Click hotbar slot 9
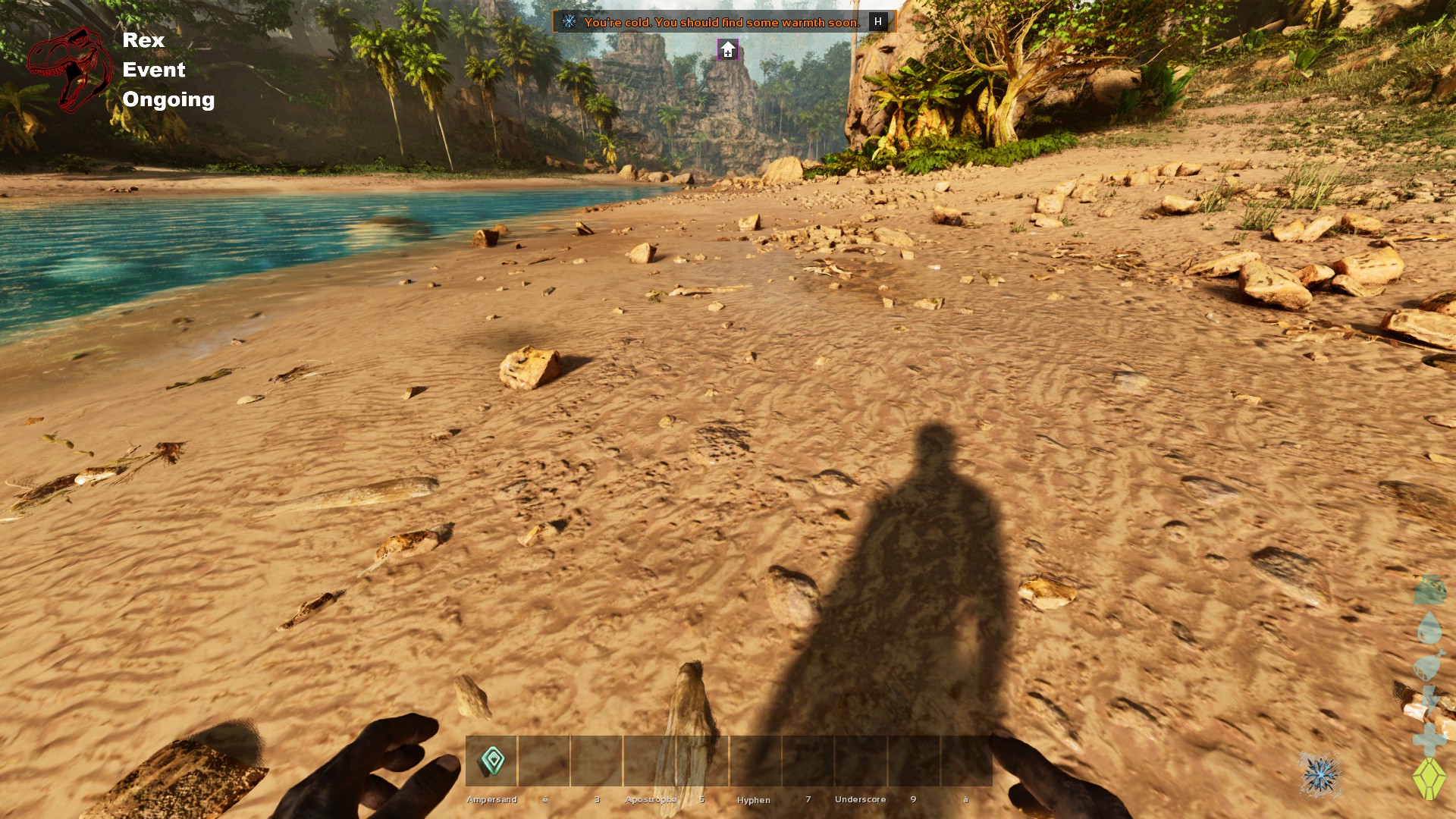The width and height of the screenshot is (1456, 819). [913, 761]
